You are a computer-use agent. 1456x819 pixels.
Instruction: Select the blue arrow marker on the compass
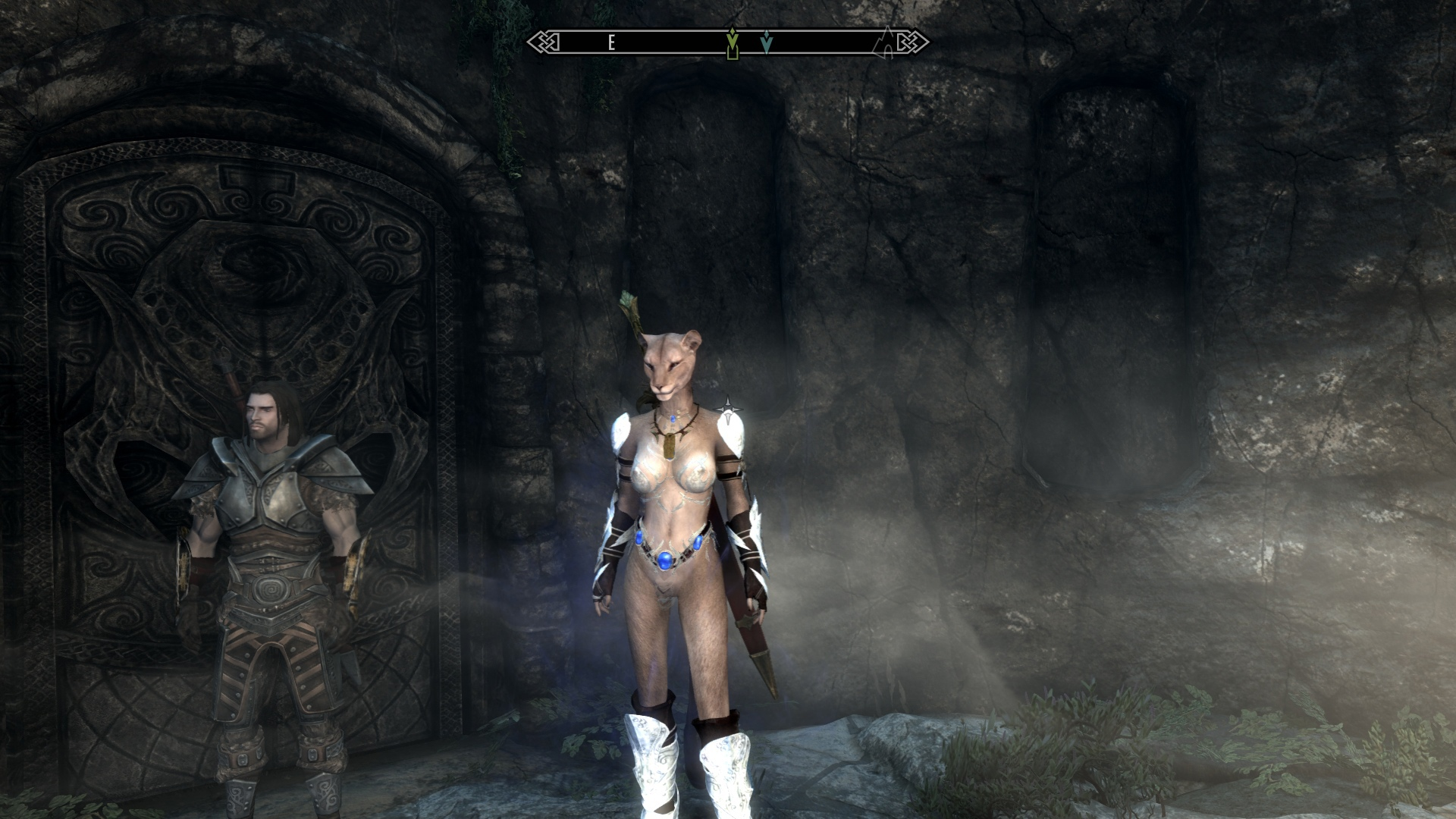coord(767,42)
